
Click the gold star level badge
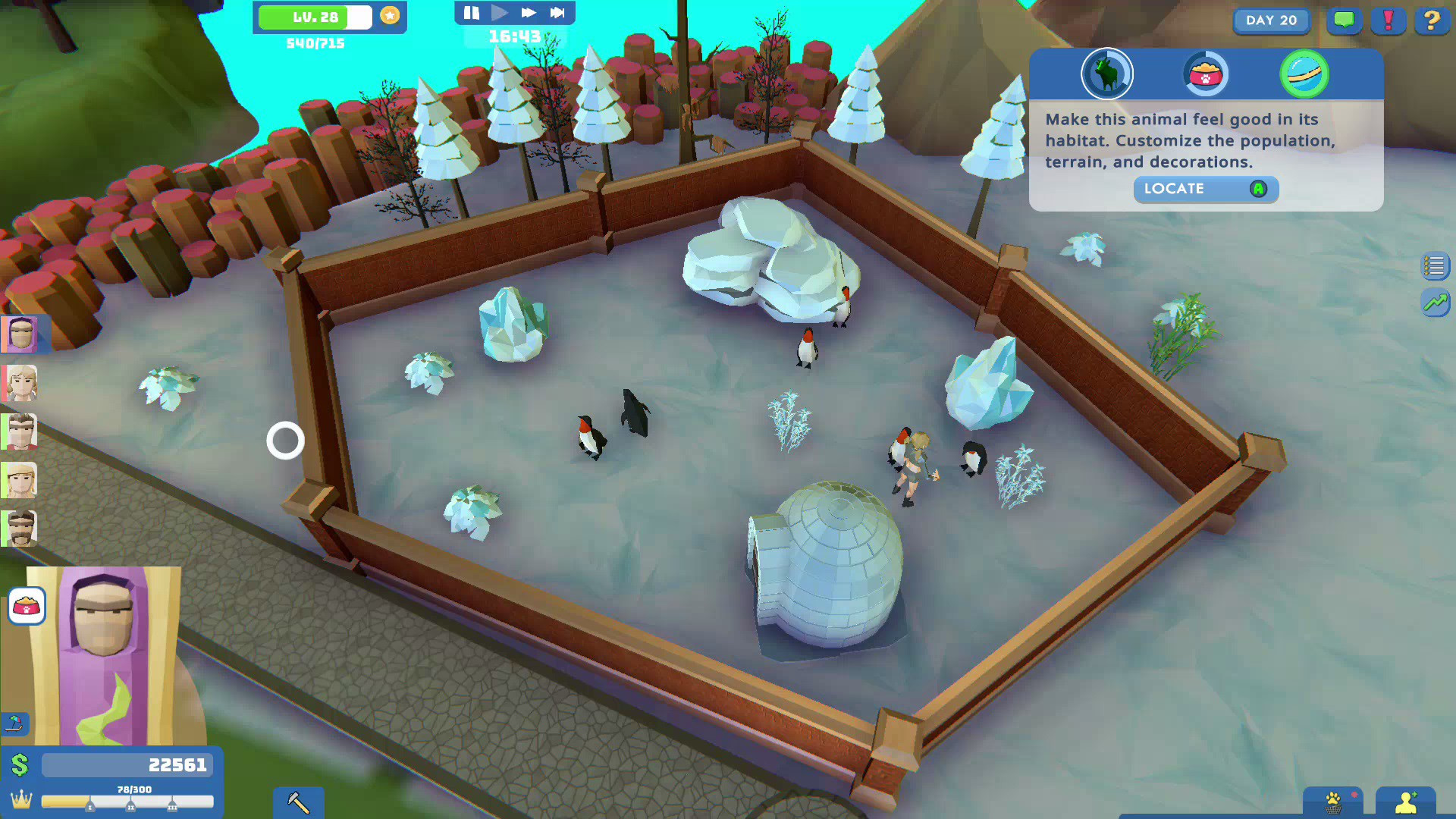[390, 16]
